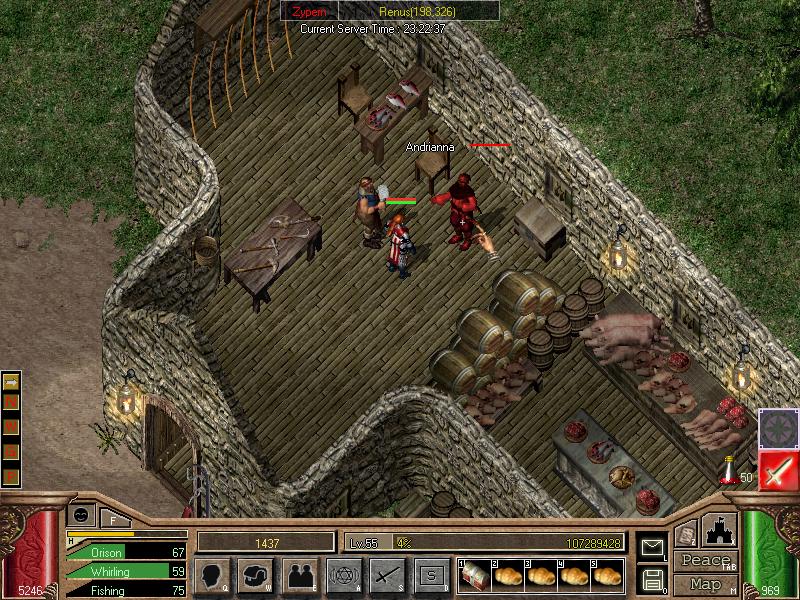Viewport: 800px width, 600px height.
Task: Select the Fishing skill row
Action: [x=127, y=590]
